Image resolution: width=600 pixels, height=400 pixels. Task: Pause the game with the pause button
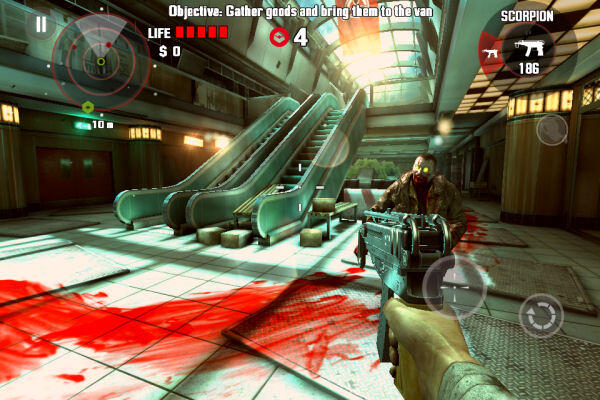point(40,24)
